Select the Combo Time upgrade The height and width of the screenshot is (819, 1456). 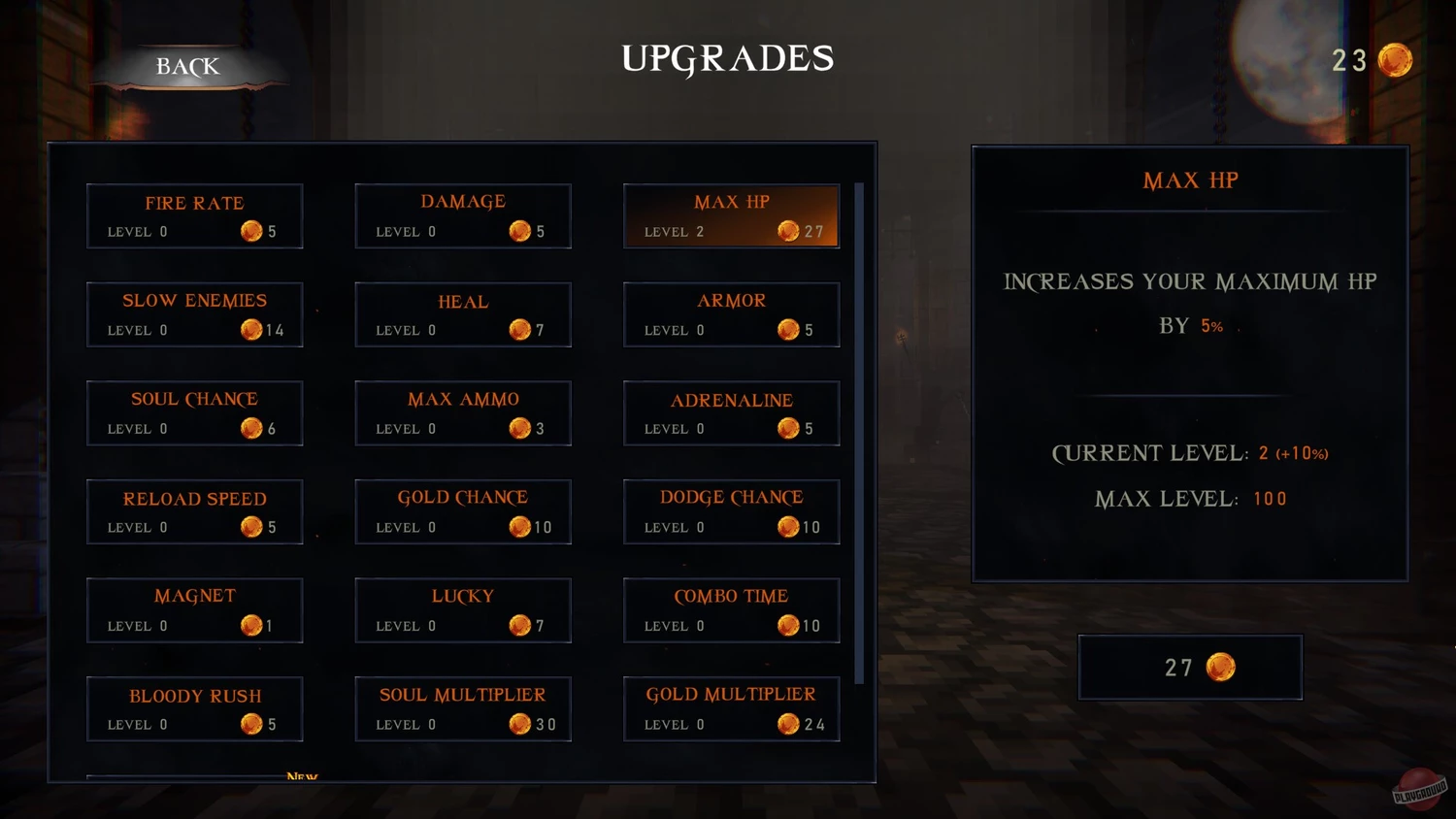(x=731, y=610)
